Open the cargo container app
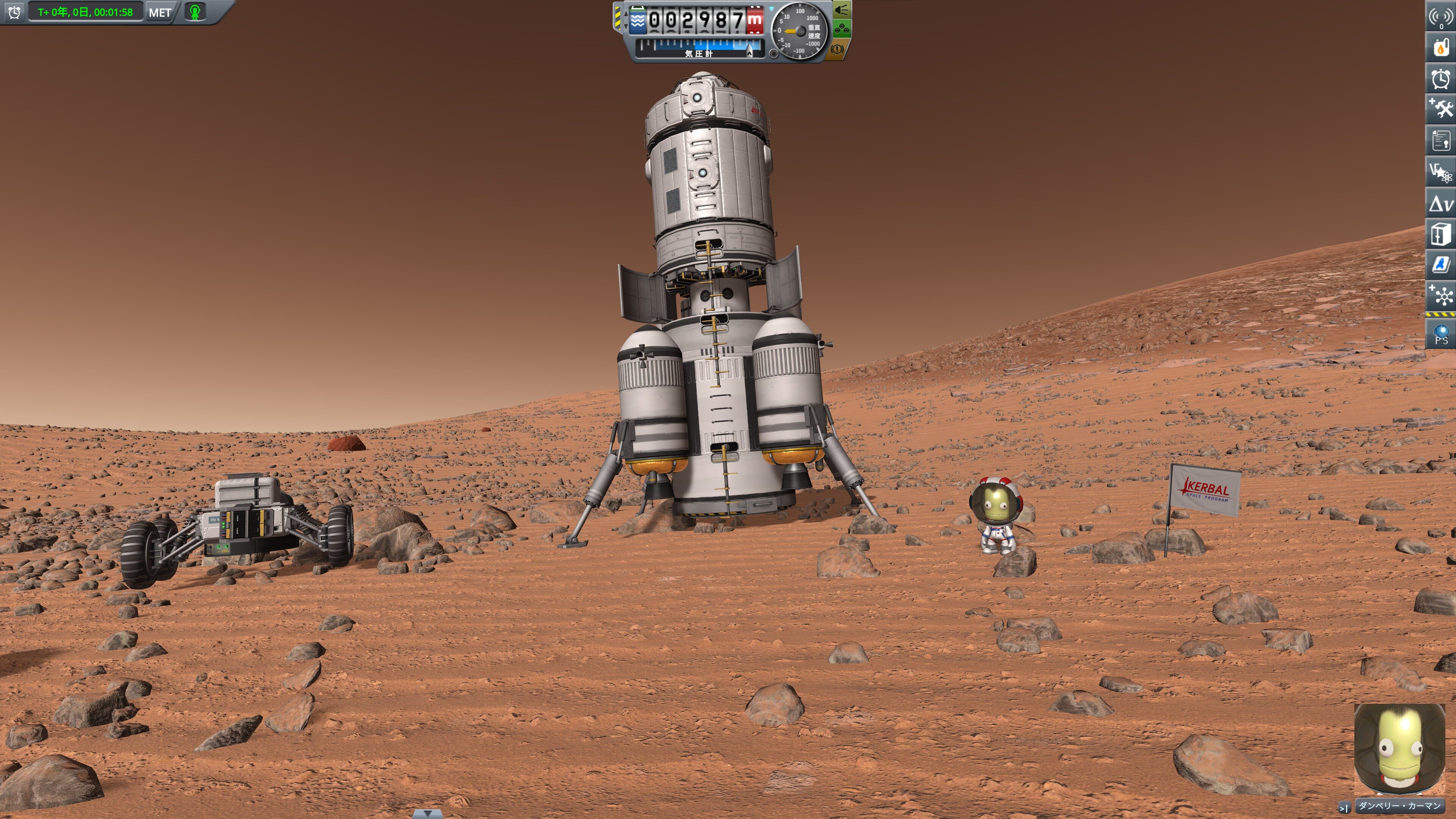 (1441, 234)
